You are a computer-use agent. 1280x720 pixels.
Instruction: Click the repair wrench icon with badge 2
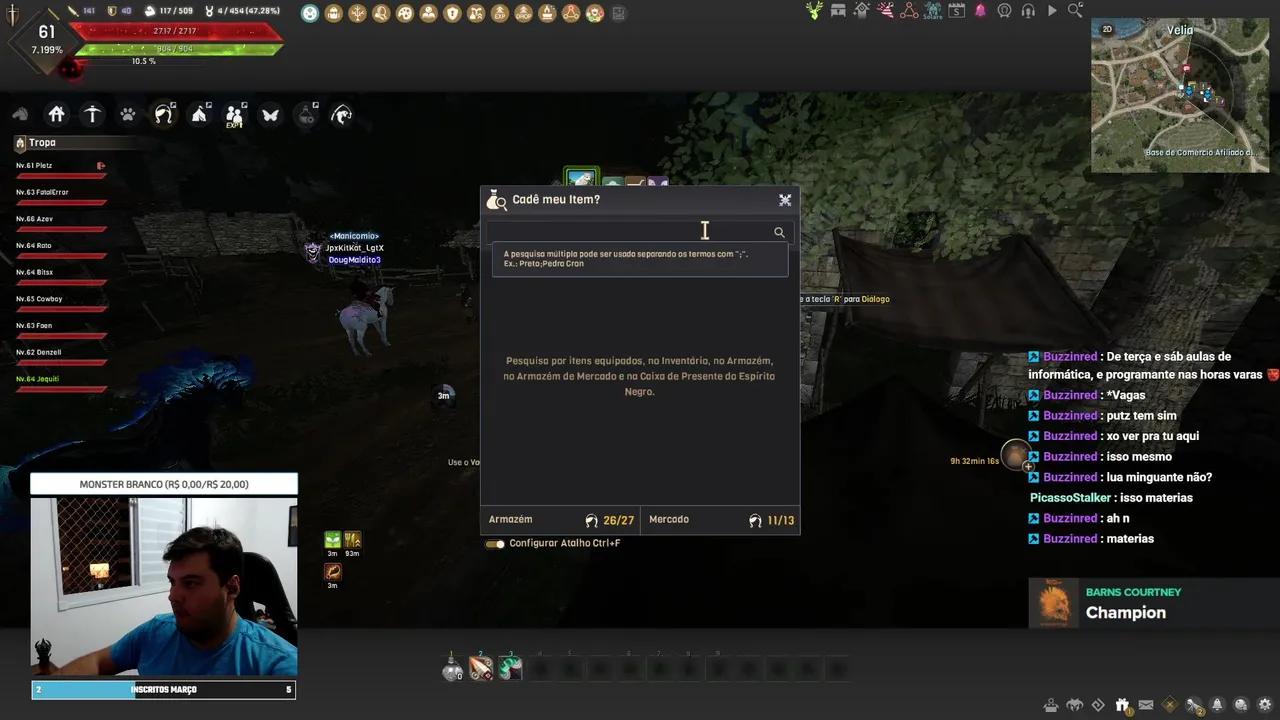click(x=1195, y=704)
